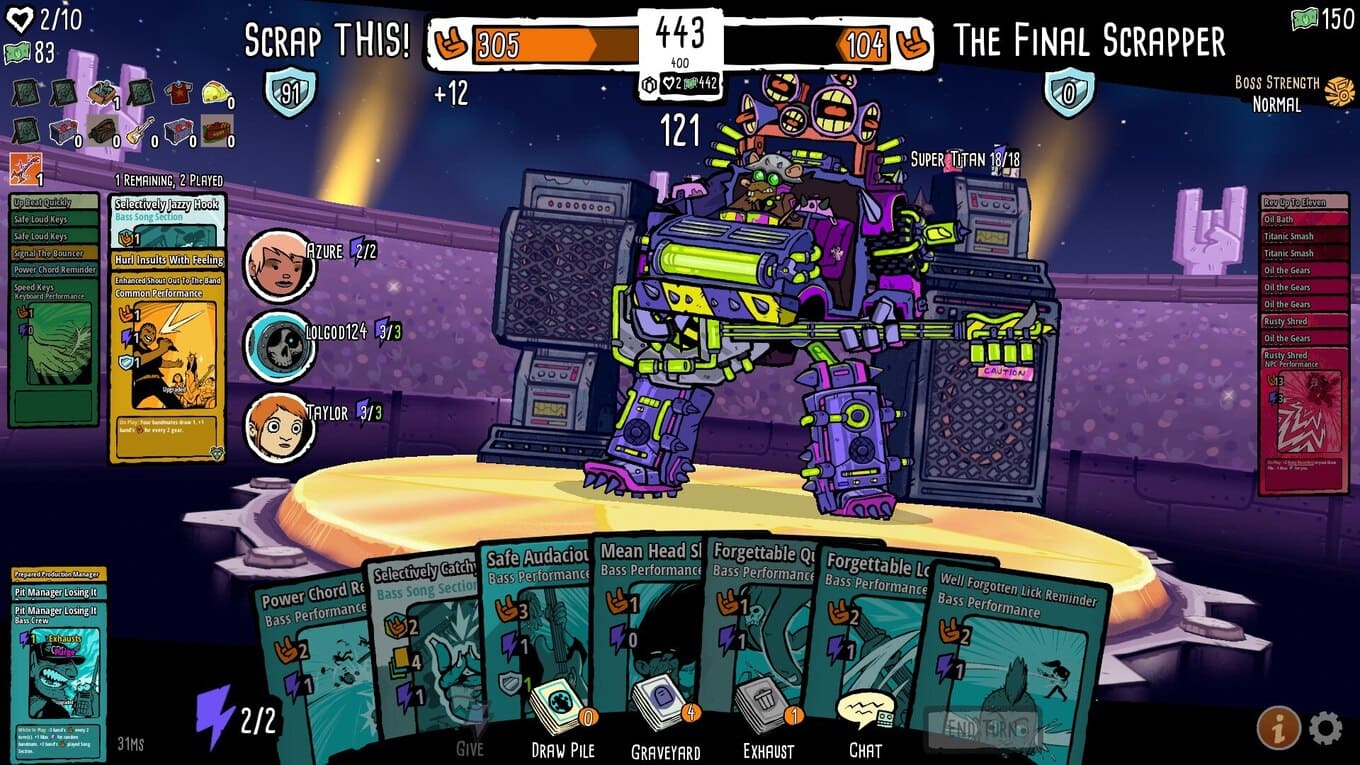Image resolution: width=1360 pixels, height=765 pixels.
Task: Select the Power Chord Reminder card in hand
Action: point(310,660)
